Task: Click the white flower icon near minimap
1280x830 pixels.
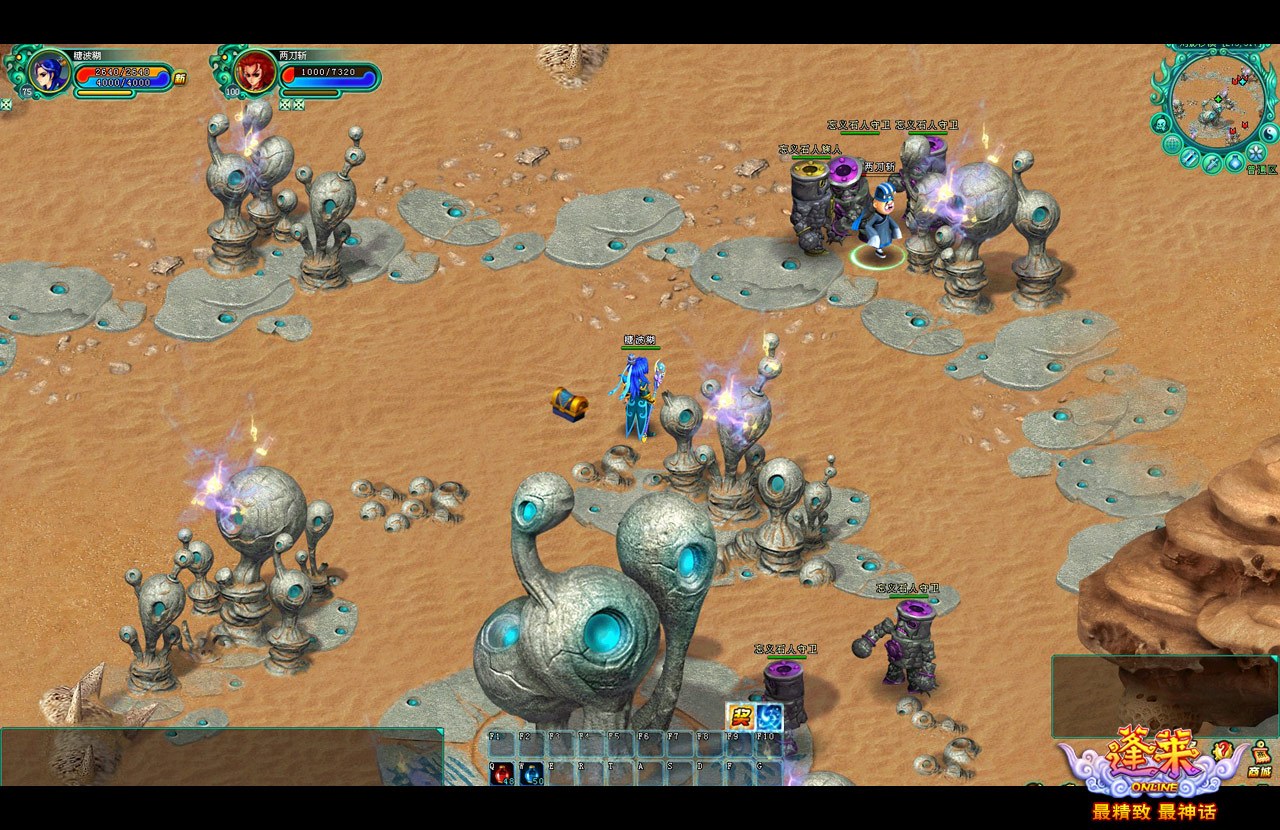Action: point(1256,151)
